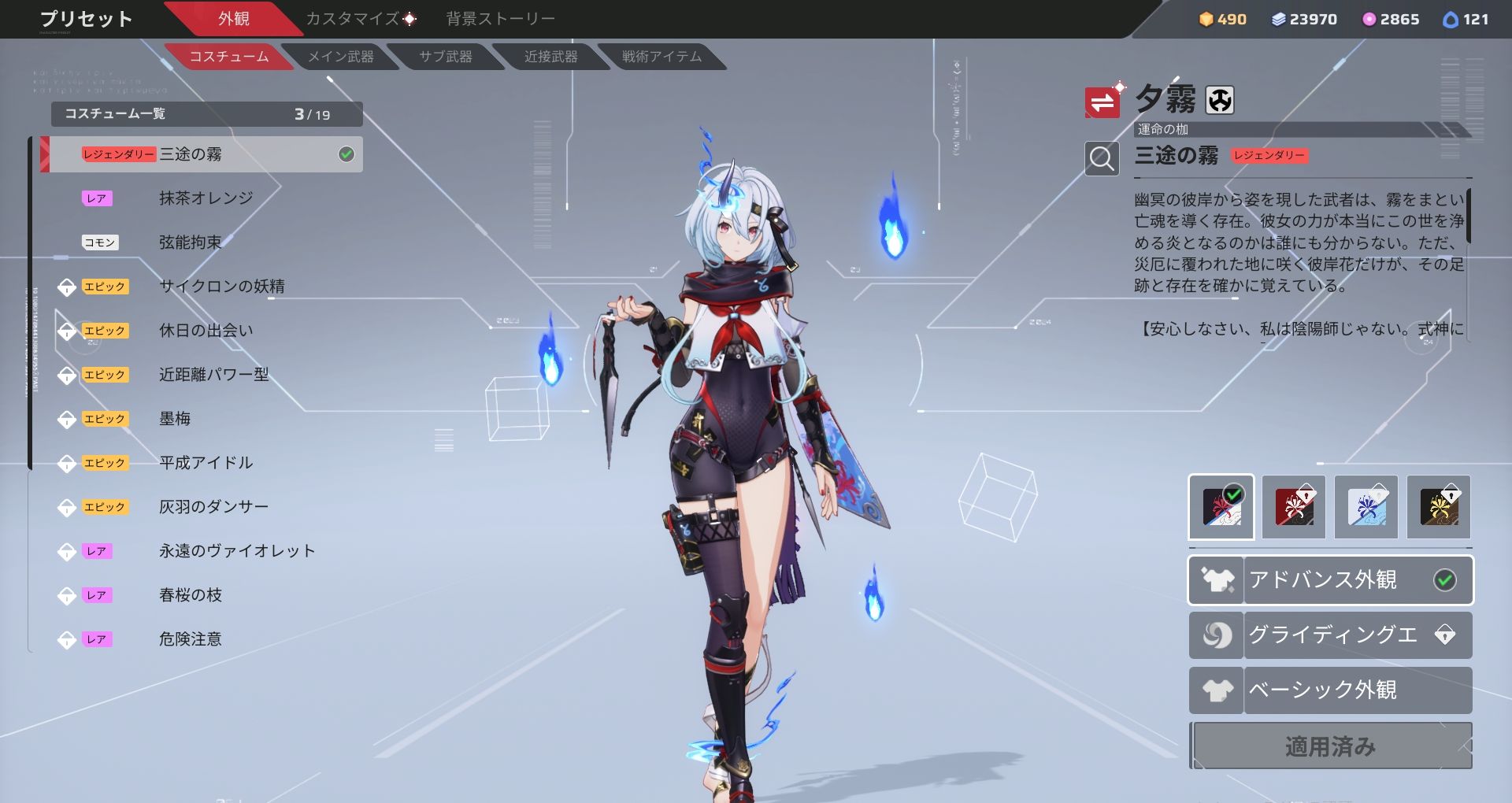Click the 適用済み apply button
This screenshot has width=1512, height=803.
[1331, 746]
